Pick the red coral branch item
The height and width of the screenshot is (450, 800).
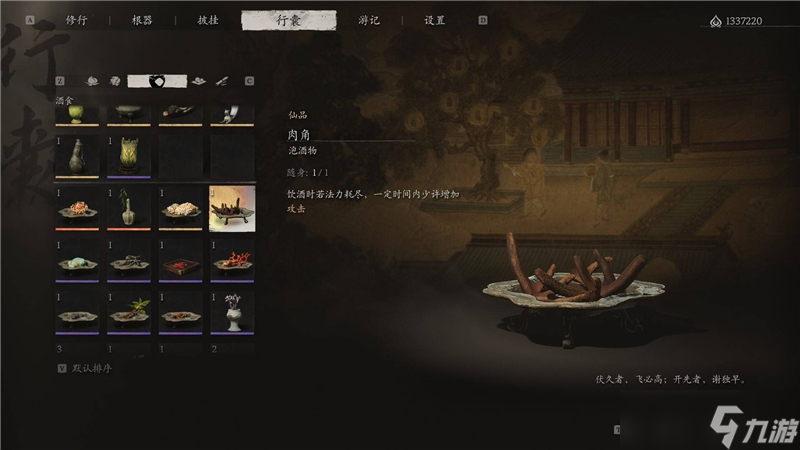[x=232, y=262]
